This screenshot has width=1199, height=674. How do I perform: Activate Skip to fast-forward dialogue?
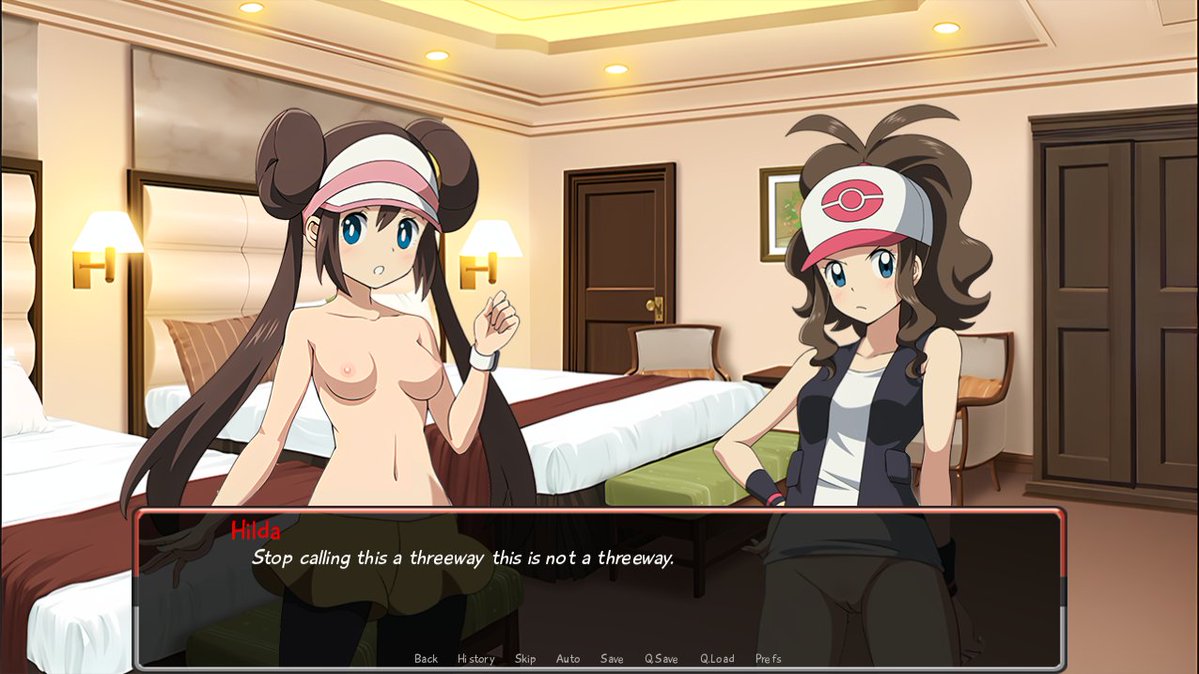point(525,659)
